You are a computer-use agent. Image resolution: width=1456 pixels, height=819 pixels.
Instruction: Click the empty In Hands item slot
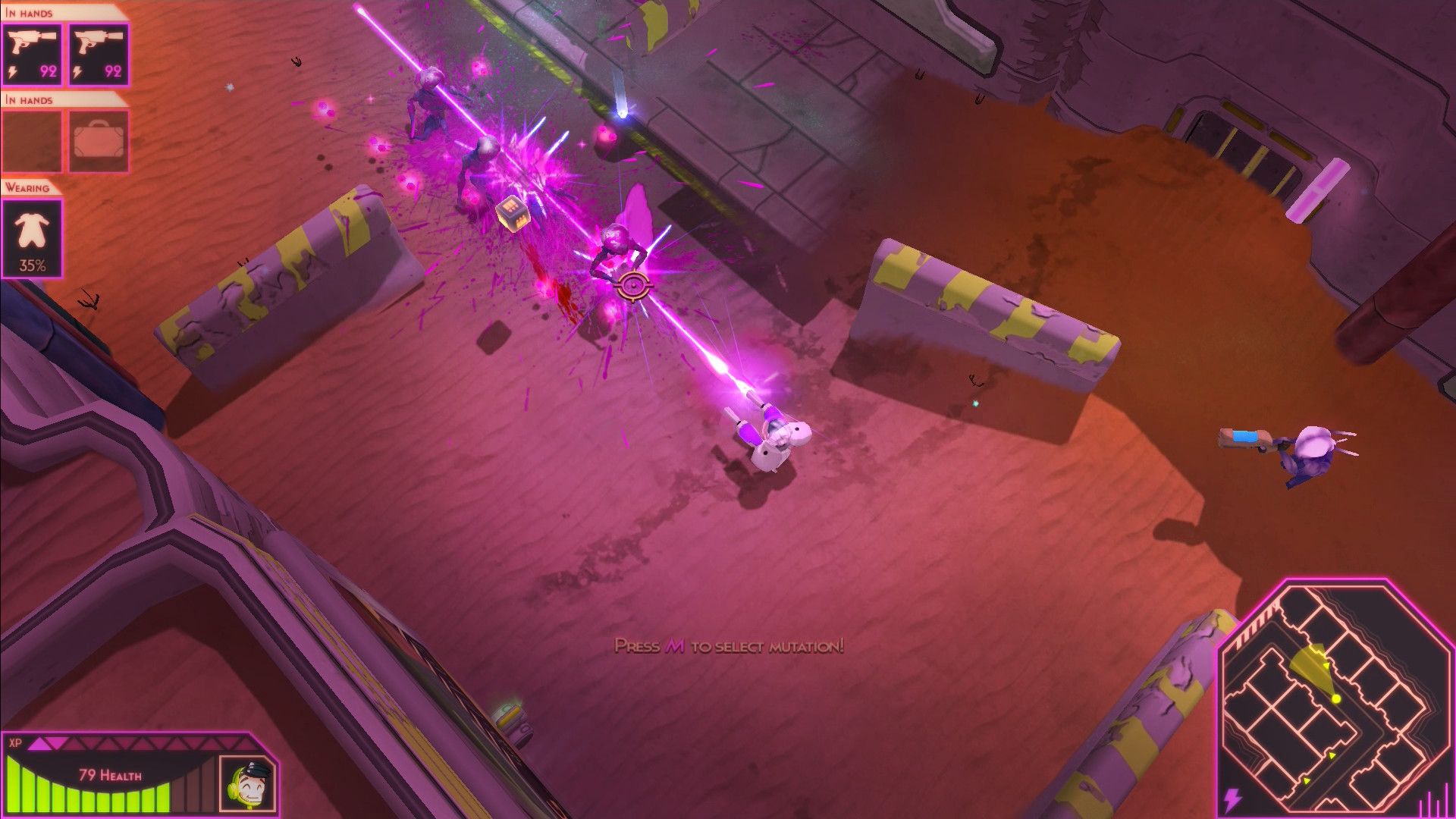coord(32,144)
